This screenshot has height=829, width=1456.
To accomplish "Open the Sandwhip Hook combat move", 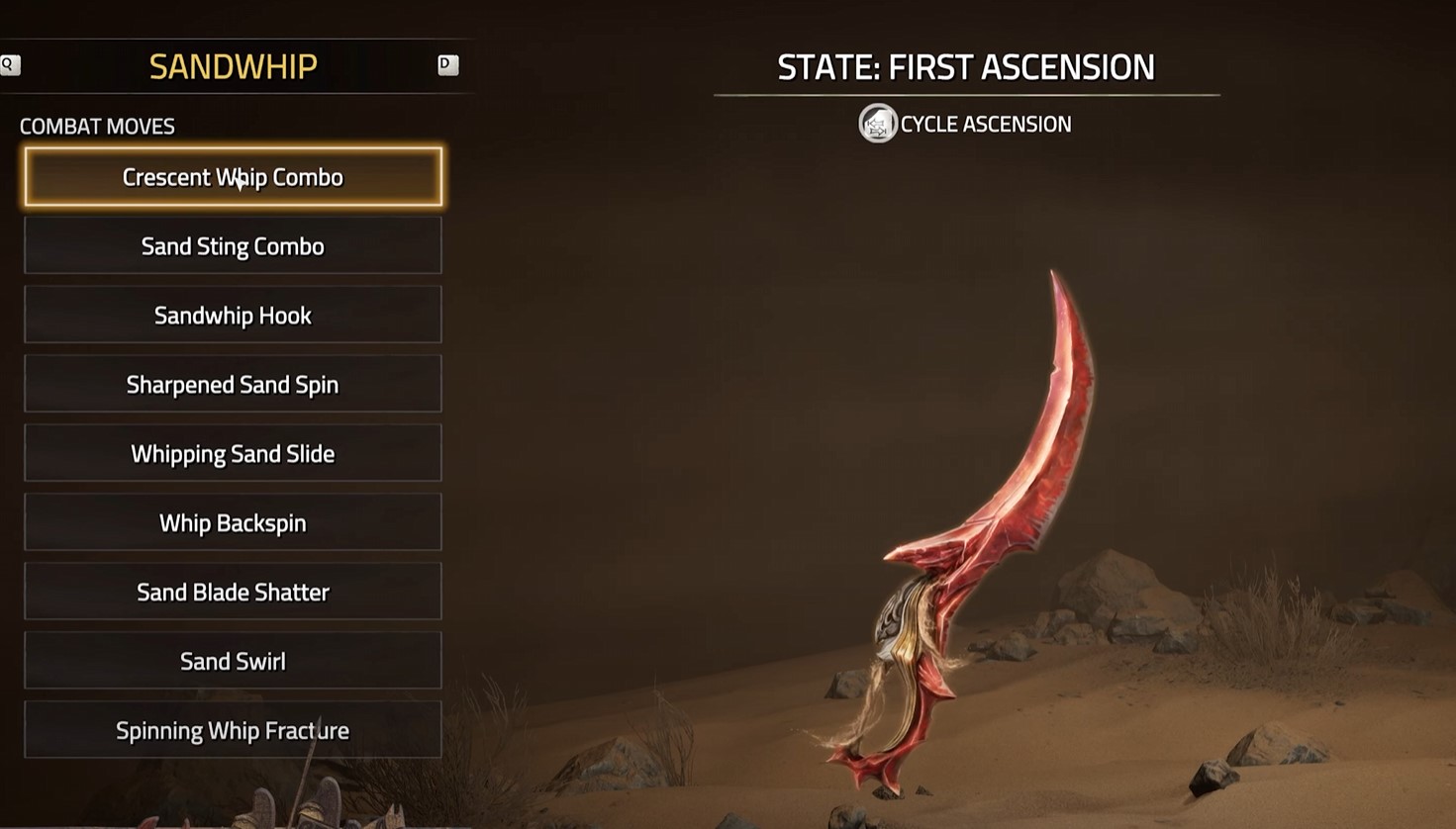I will click(233, 315).
